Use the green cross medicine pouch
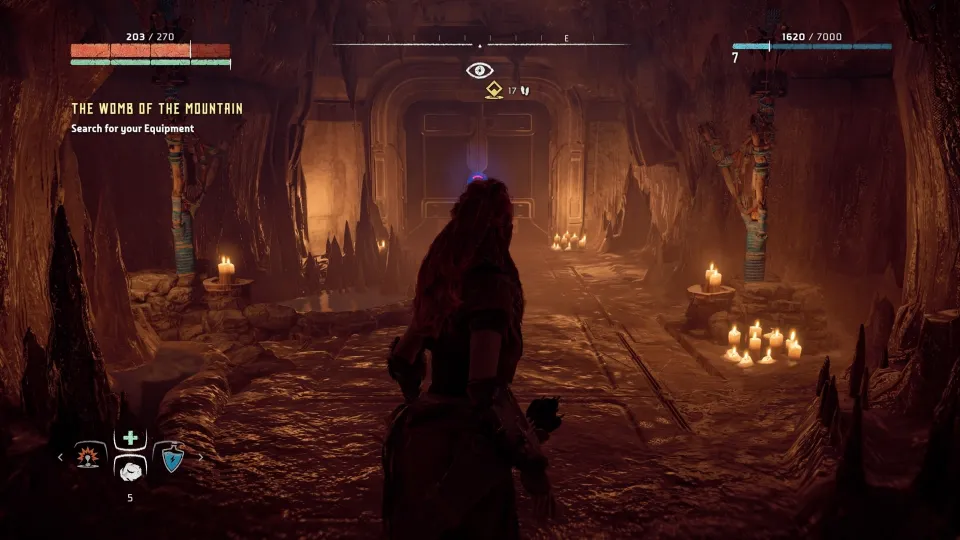 click(129, 439)
